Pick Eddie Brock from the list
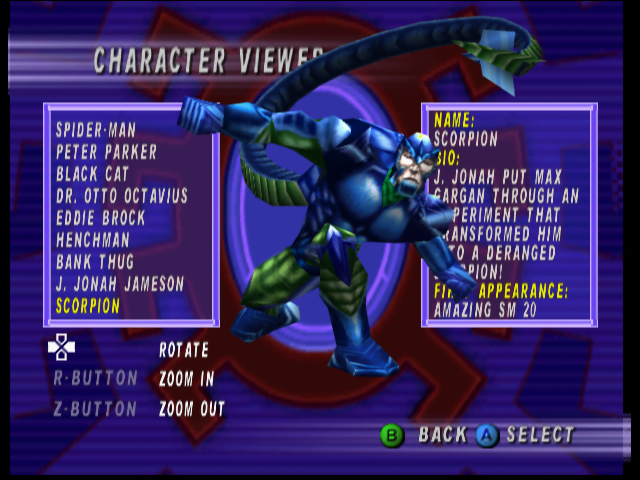Image resolution: width=640 pixels, height=480 pixels. pos(100,218)
